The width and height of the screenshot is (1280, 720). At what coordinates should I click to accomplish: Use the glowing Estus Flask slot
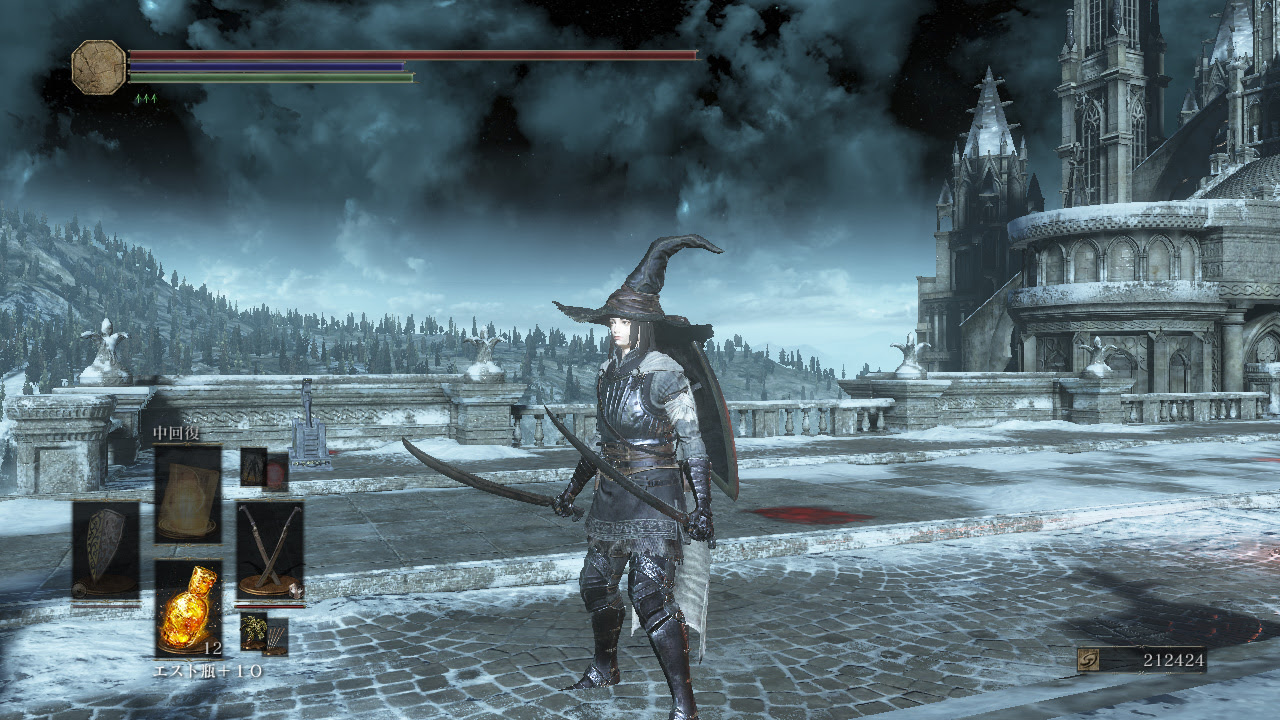tap(188, 608)
